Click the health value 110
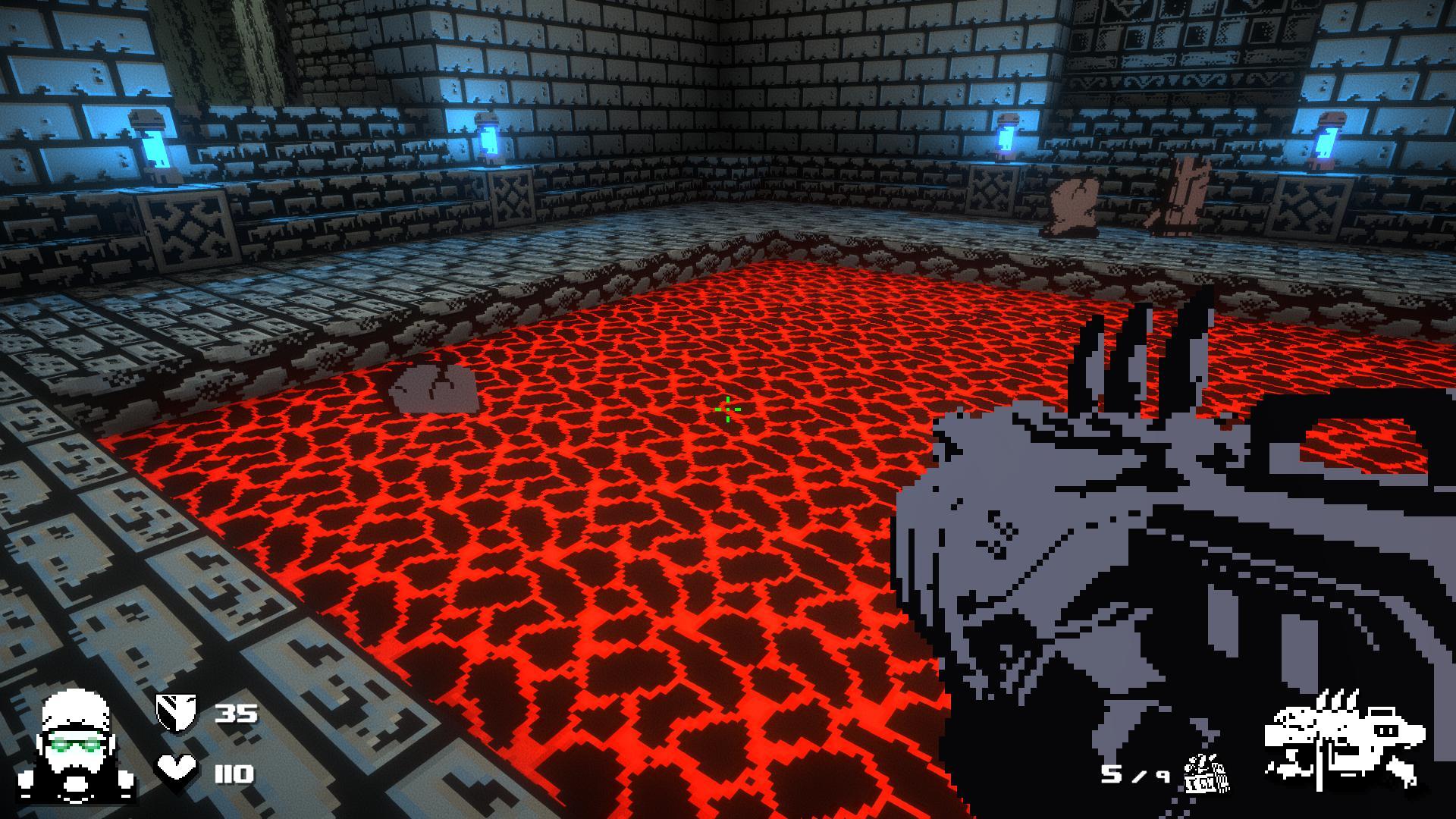 point(234,773)
